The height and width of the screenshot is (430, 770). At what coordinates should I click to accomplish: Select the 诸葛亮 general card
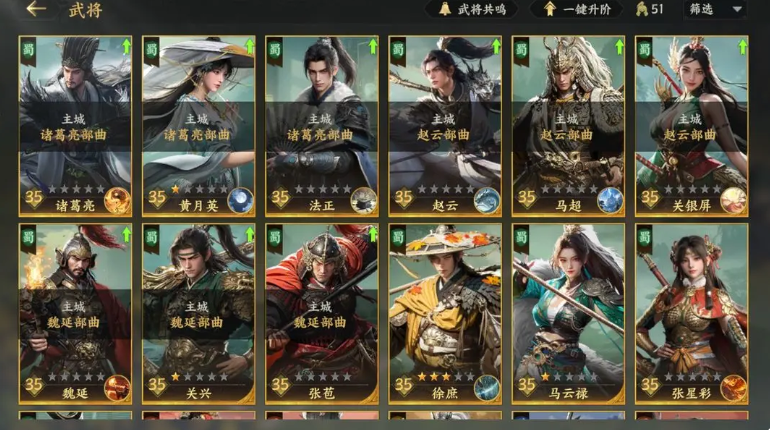click(75, 125)
